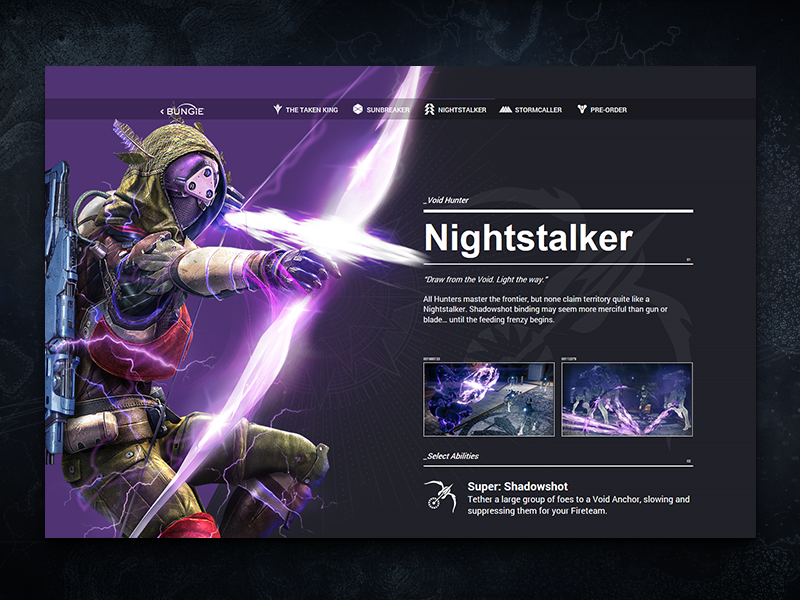View the right gameplay screenshot thumbnail
The image size is (800, 600).
point(627,399)
